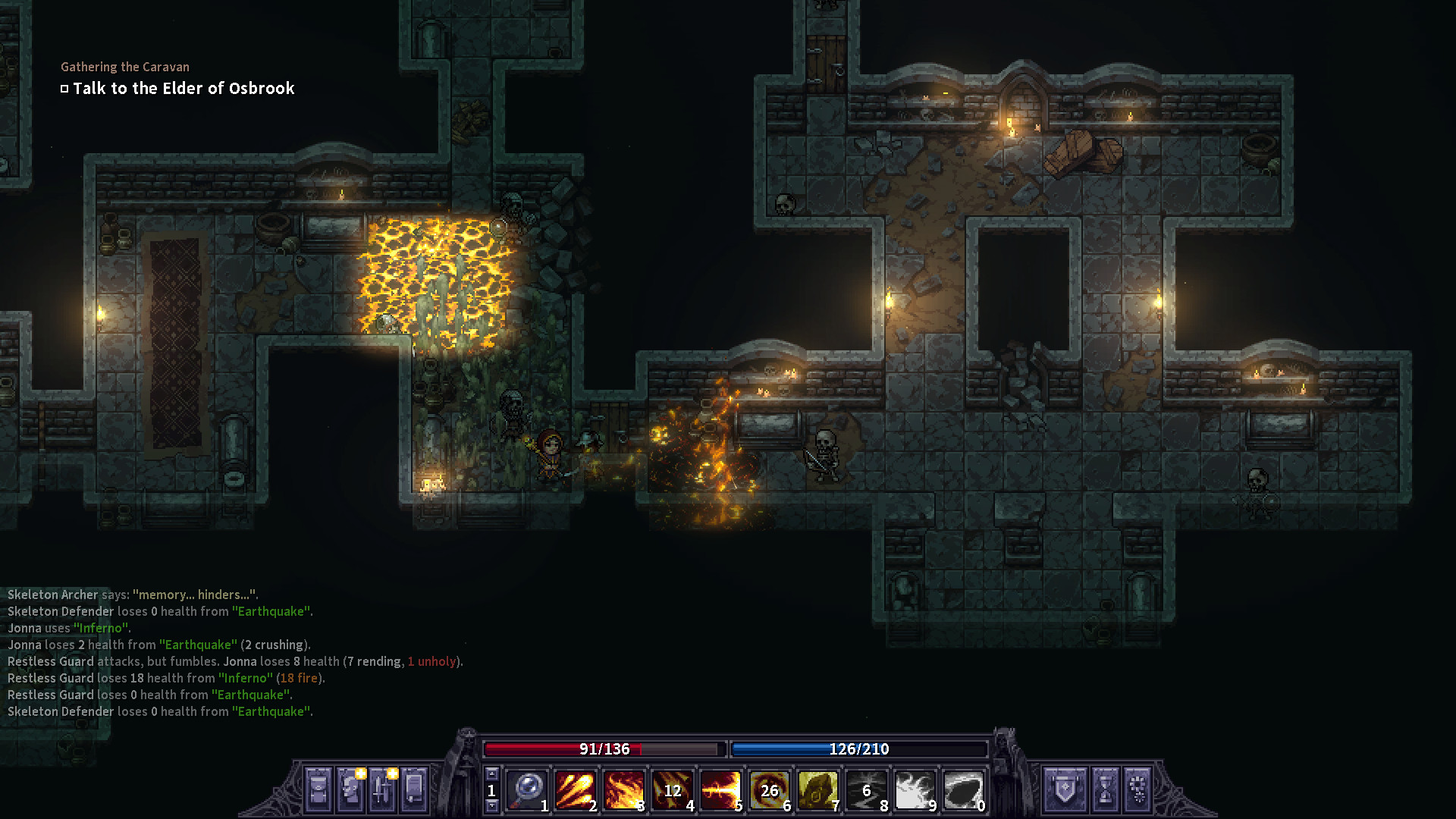Open the abilities menu with the sword icon
The image size is (1456, 819).
tap(383, 791)
